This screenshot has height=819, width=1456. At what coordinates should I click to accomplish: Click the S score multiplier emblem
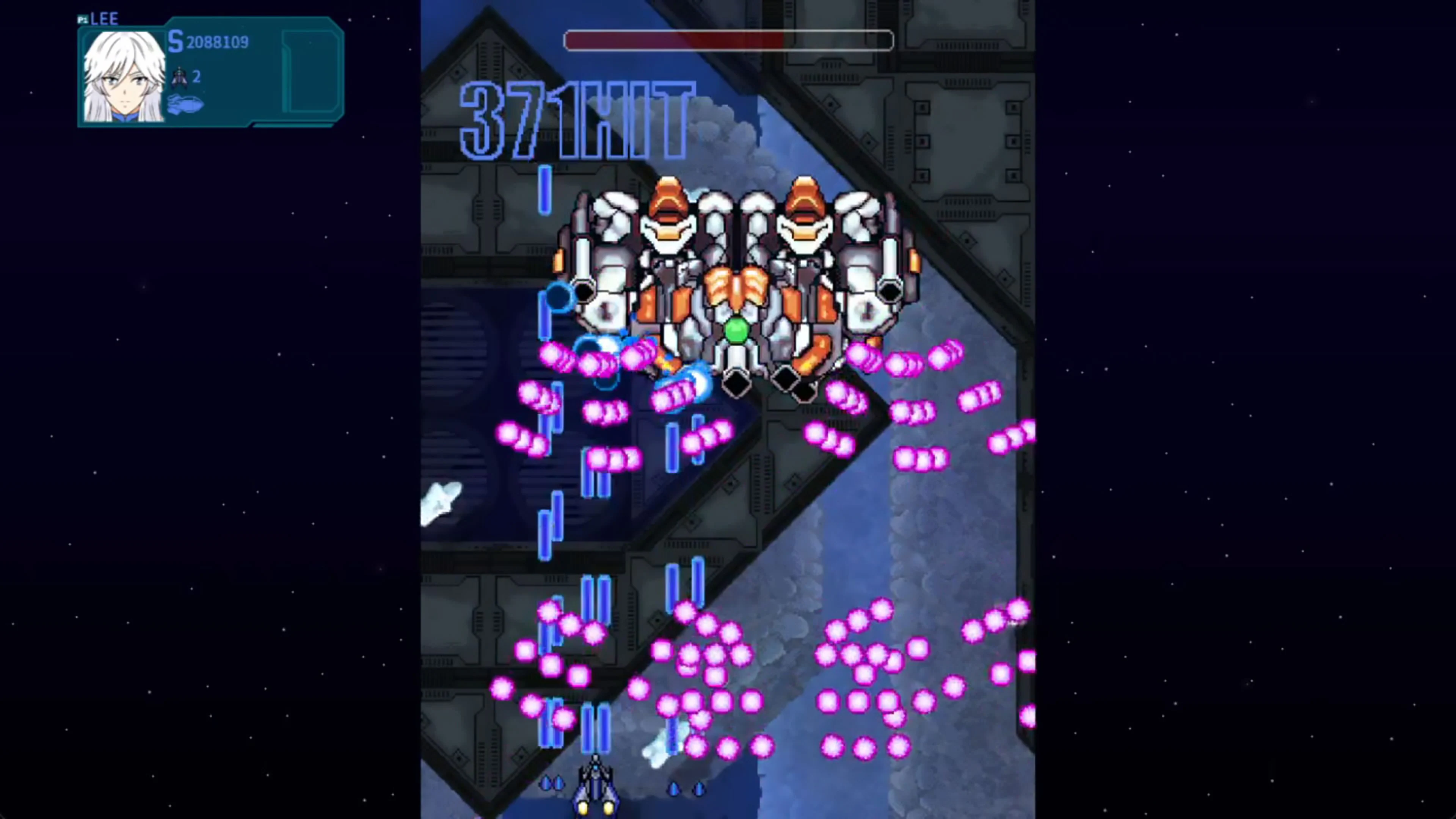click(x=175, y=42)
